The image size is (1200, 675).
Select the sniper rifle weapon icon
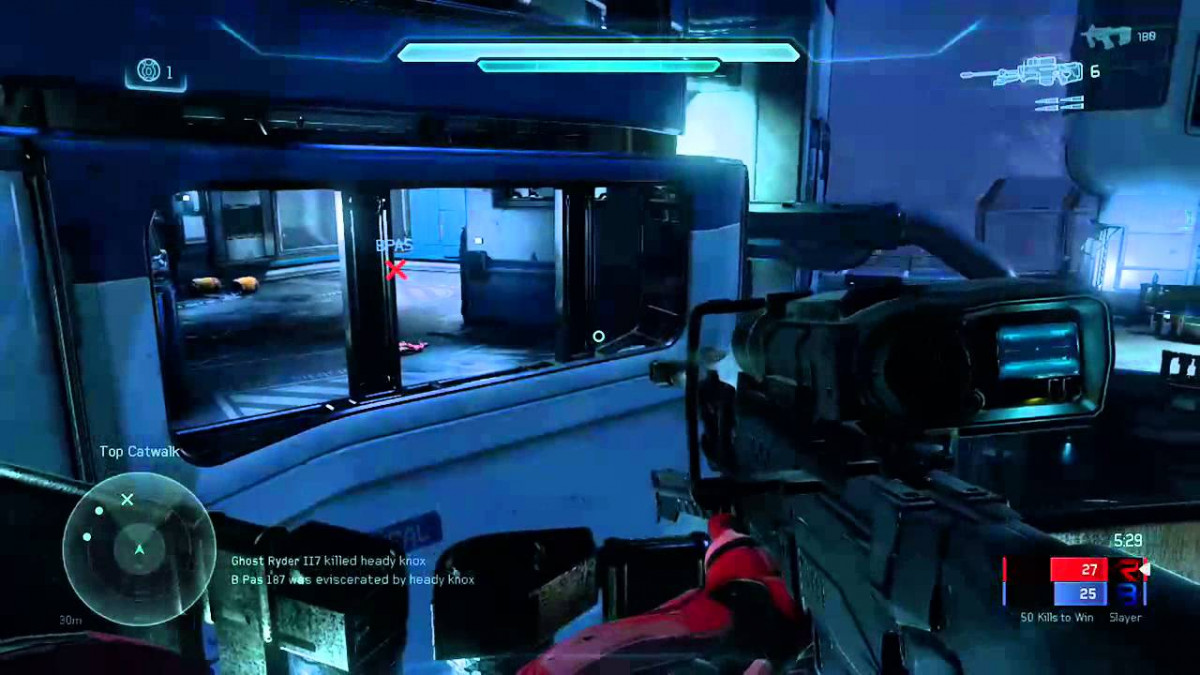(1021, 72)
